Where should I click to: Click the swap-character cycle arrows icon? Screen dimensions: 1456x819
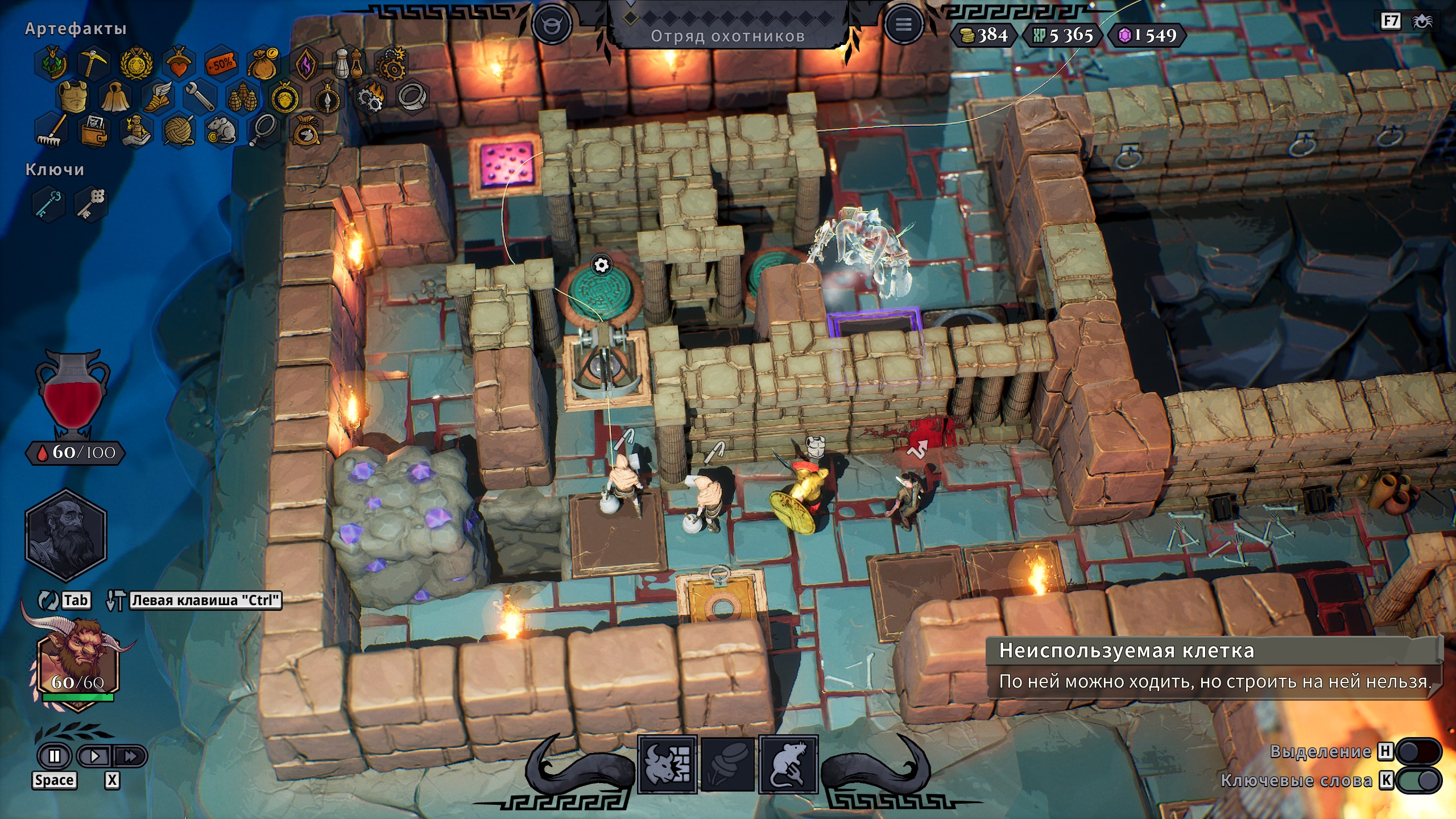[x=48, y=600]
